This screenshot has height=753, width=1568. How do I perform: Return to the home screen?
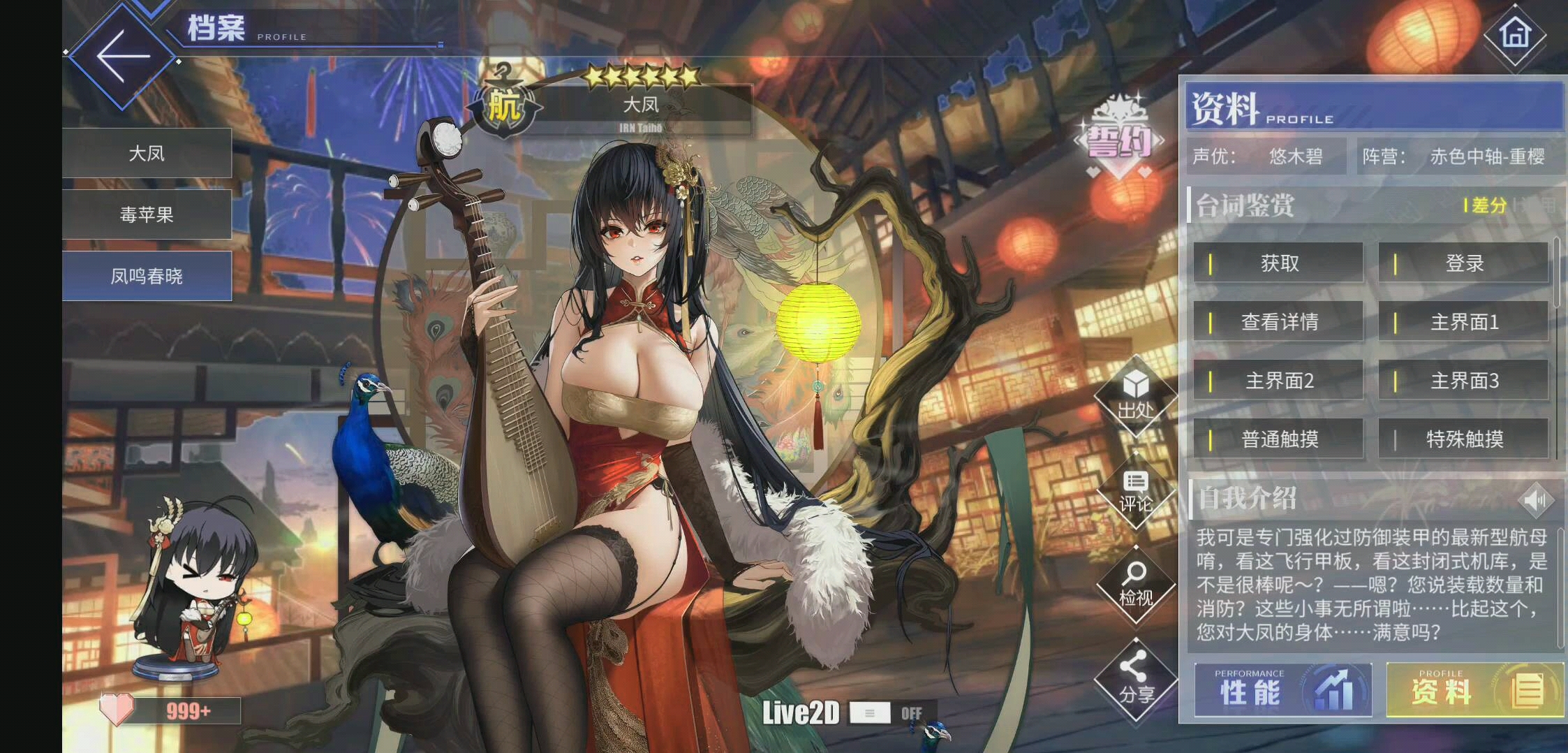(1514, 33)
